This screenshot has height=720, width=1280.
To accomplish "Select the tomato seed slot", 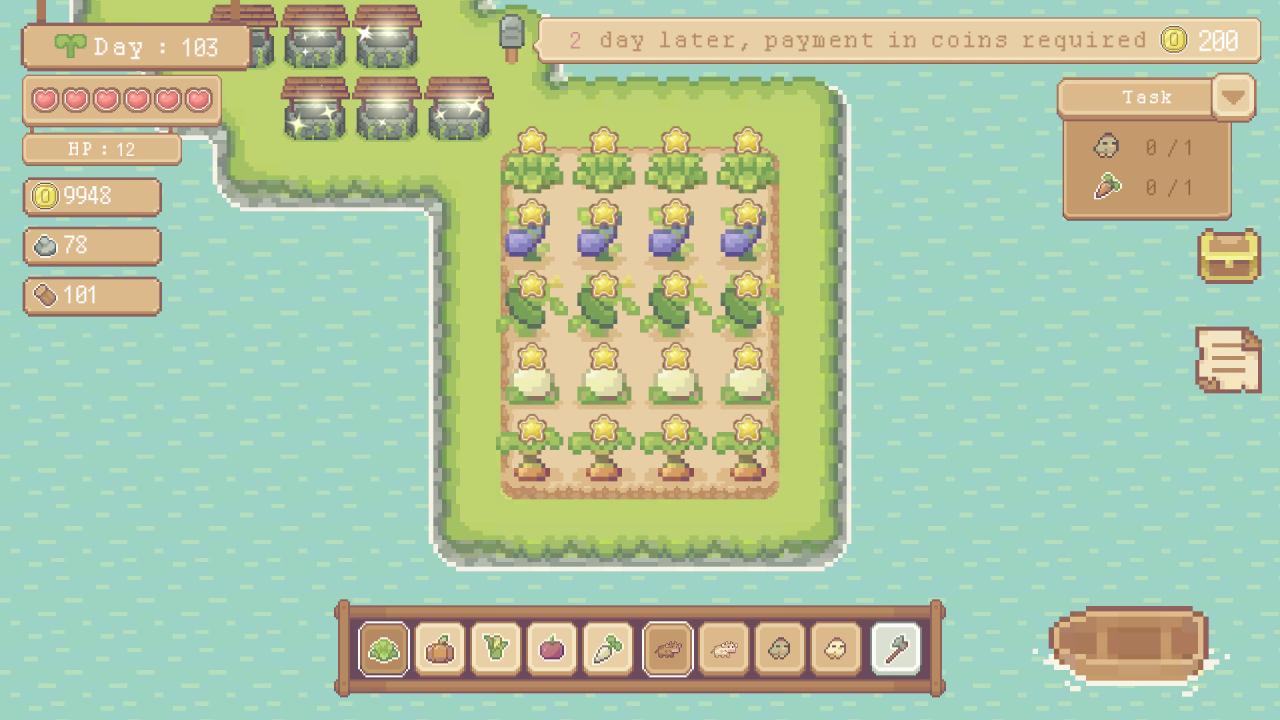I will tap(553, 648).
